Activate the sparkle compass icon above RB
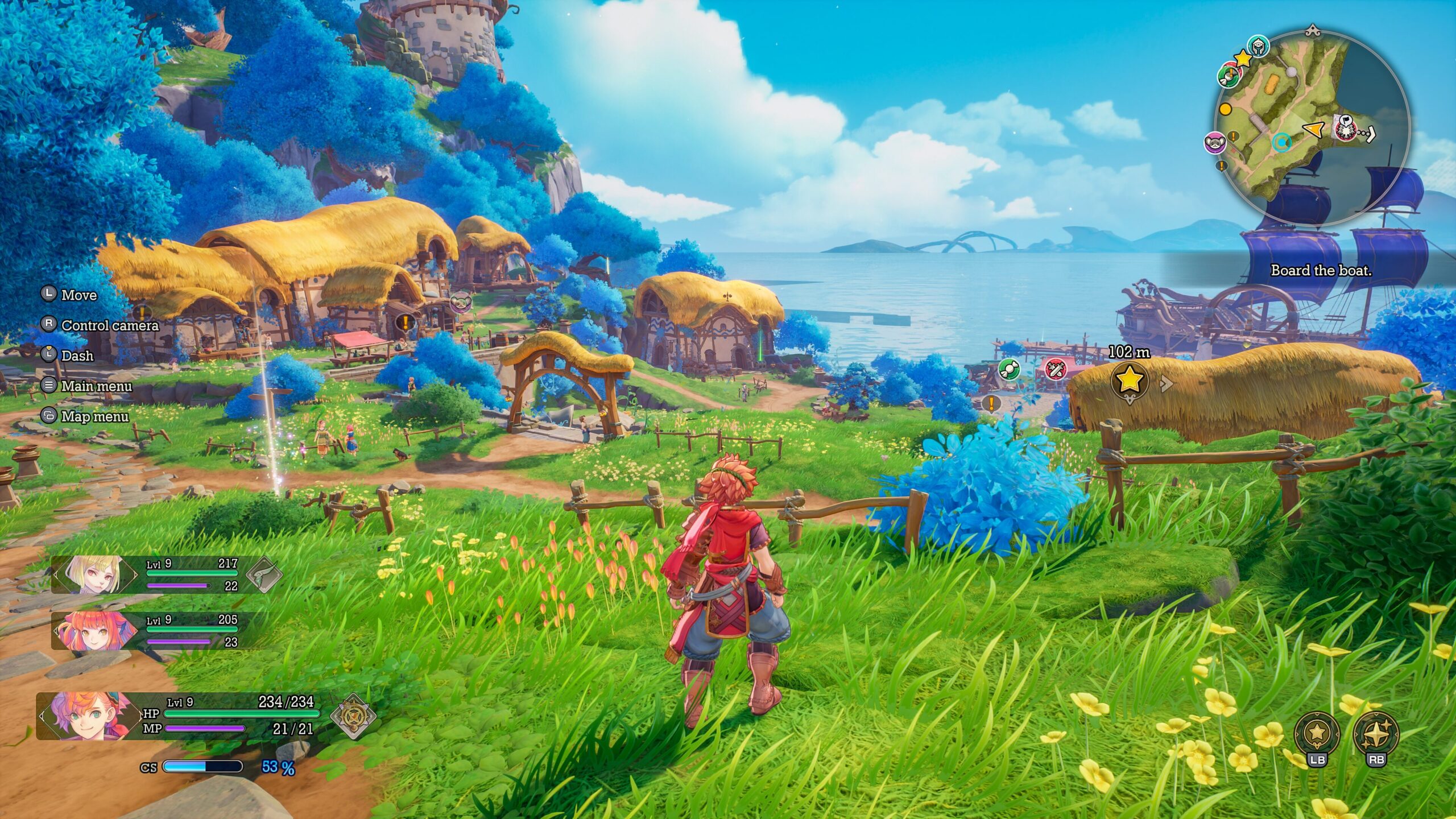This screenshot has height=819, width=1456. [1376, 733]
